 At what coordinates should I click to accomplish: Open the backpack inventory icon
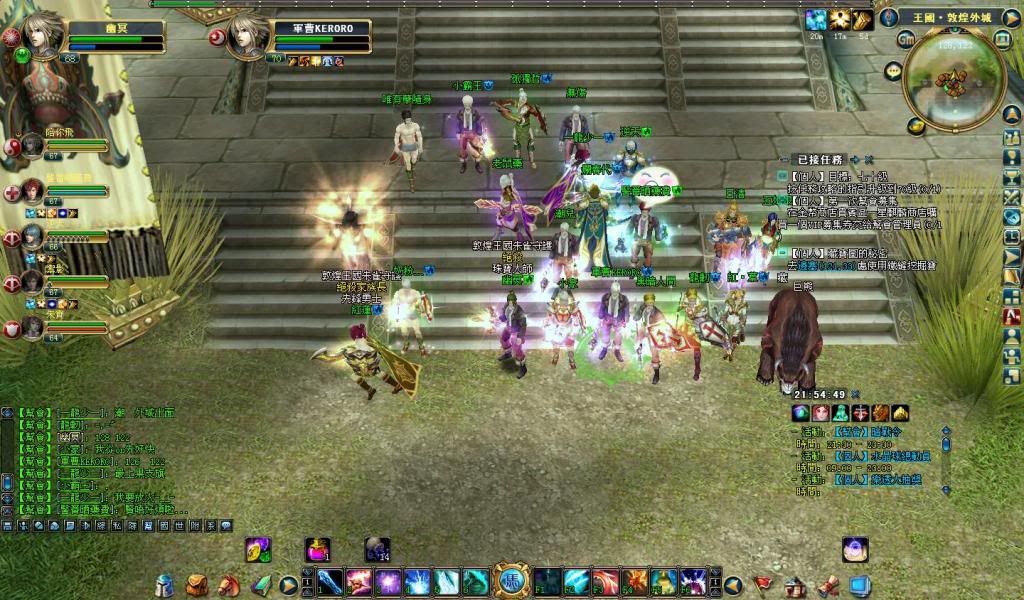pos(197,584)
